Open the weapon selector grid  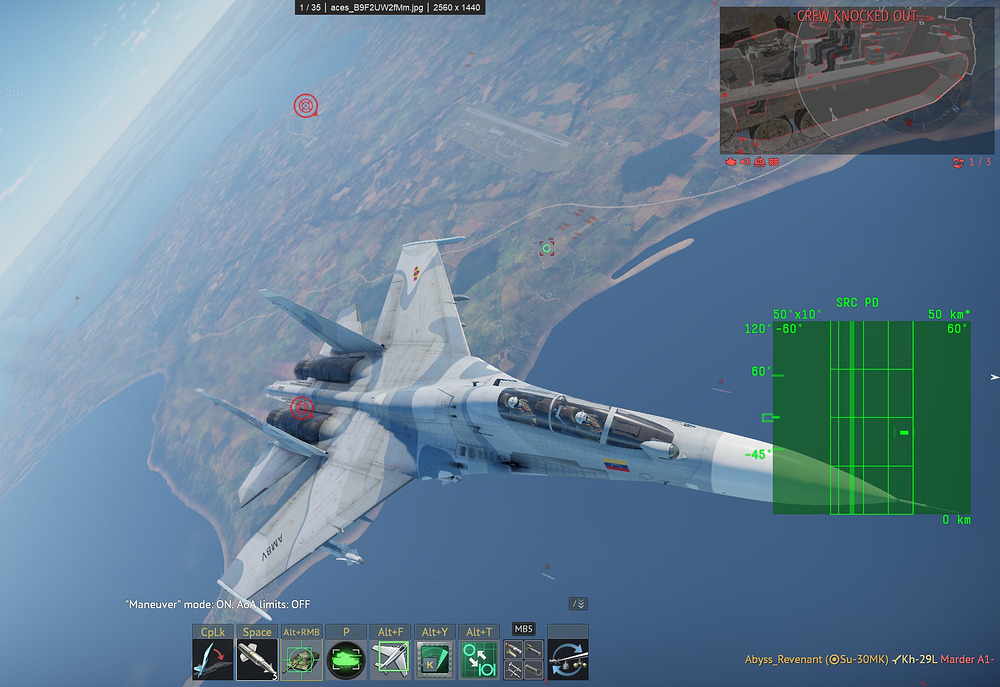[x=523, y=661]
